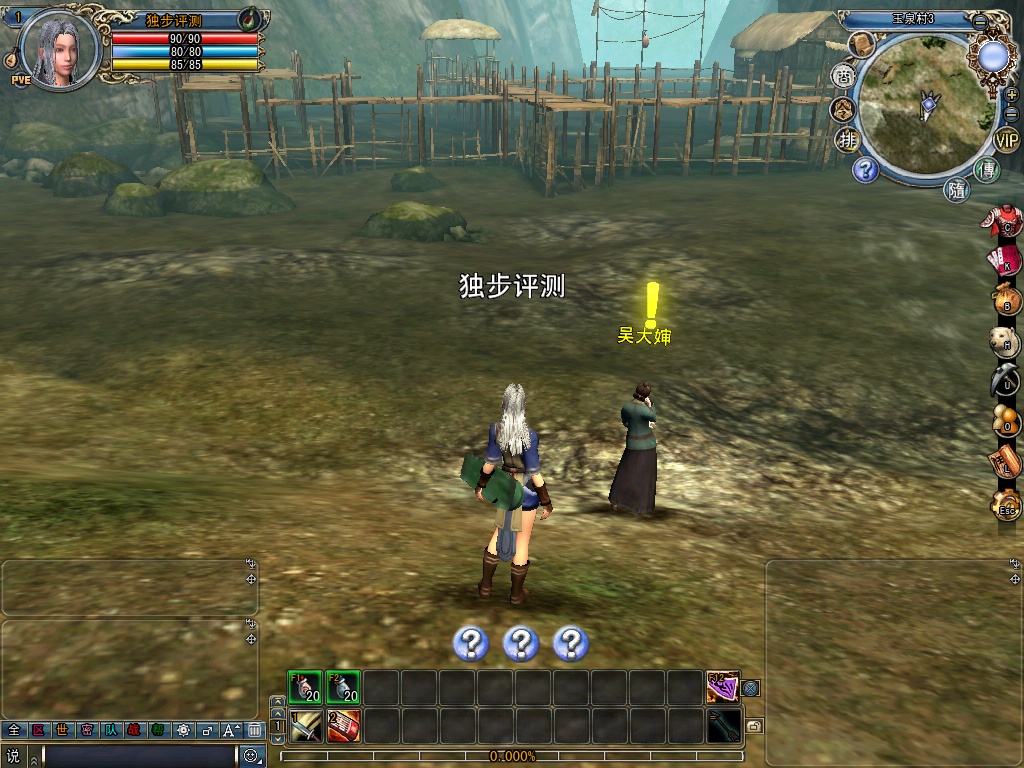Click the 排 ranking button
This screenshot has width=1024, height=768.
coord(847,139)
